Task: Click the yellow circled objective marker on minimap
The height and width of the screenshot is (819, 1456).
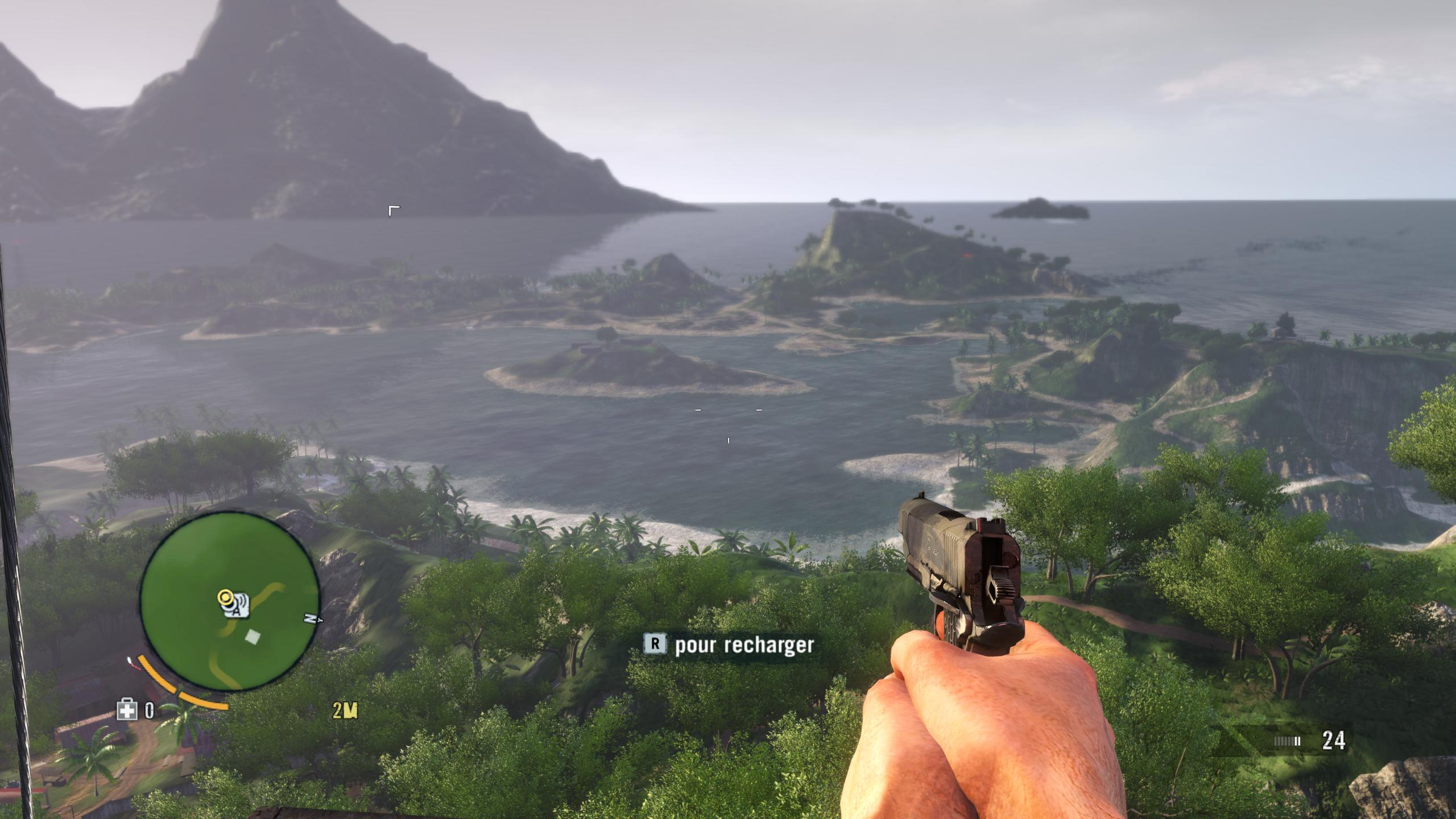Action: [226, 598]
